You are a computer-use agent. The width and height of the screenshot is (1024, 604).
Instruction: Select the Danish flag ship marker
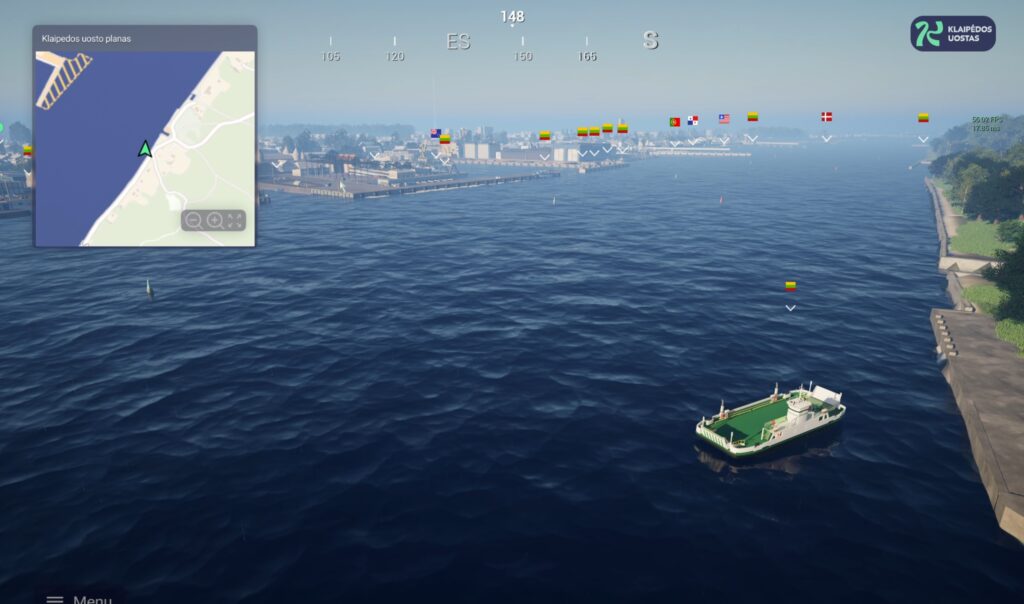point(826,117)
